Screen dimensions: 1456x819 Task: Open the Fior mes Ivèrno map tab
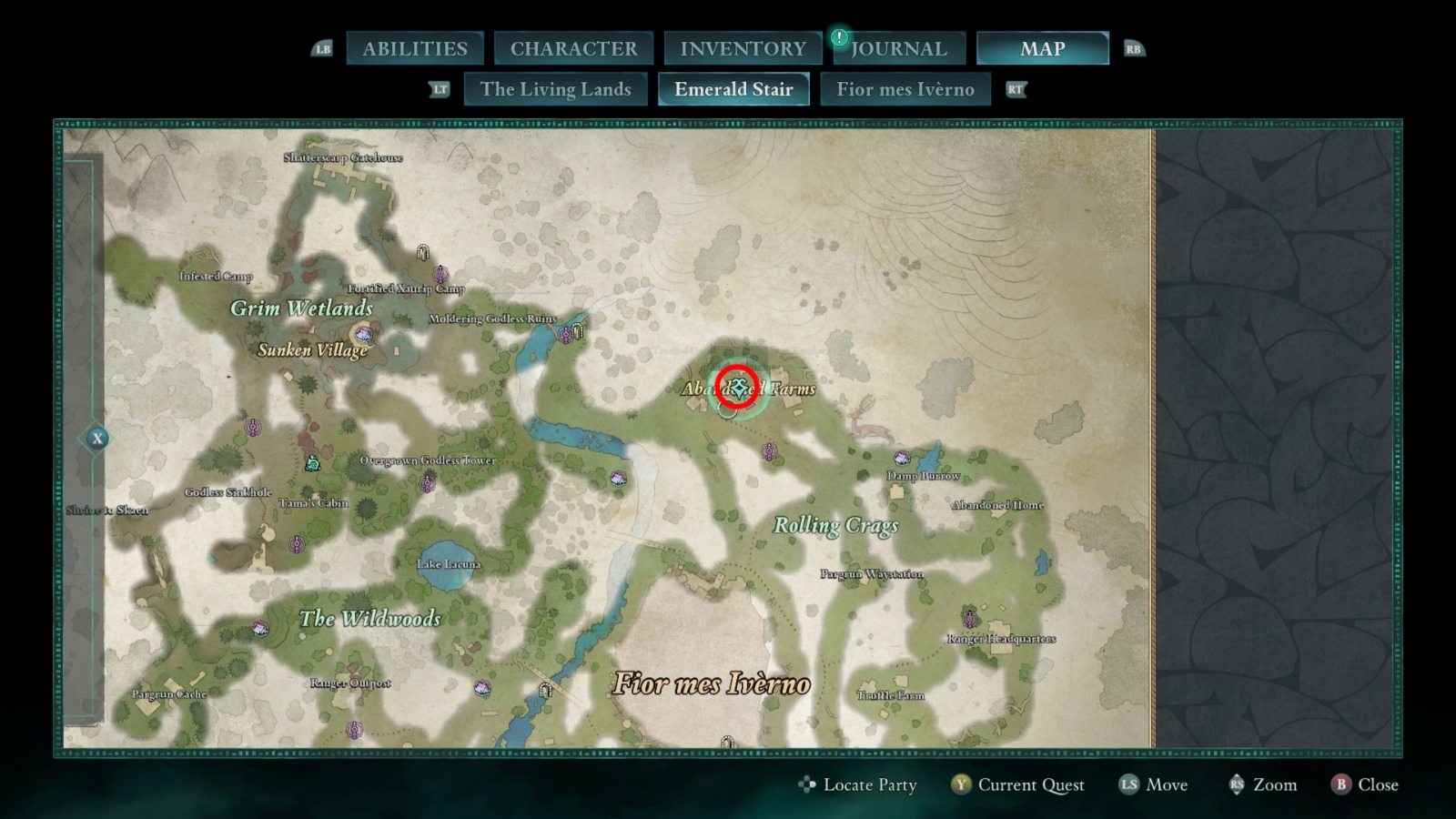(x=905, y=89)
